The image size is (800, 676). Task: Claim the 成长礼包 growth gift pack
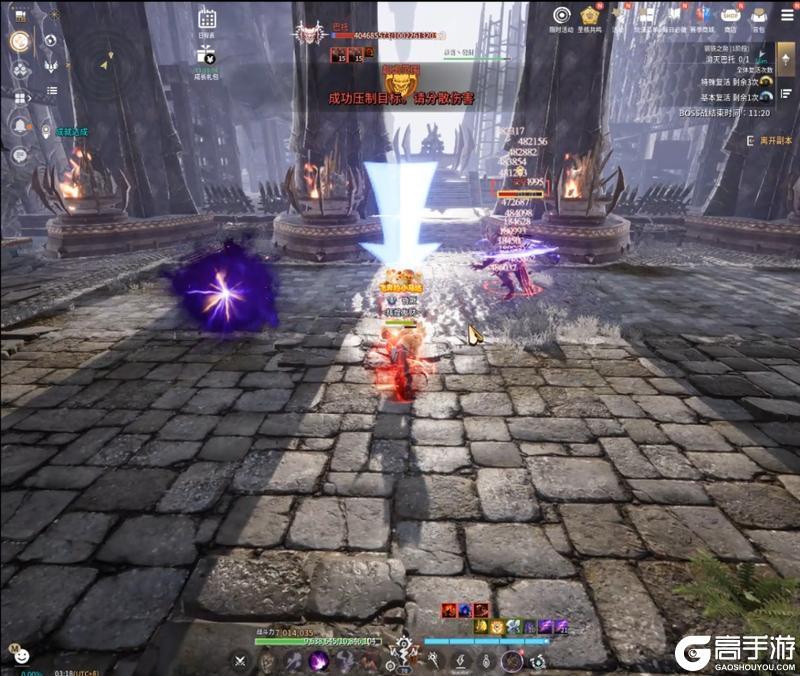[206, 54]
